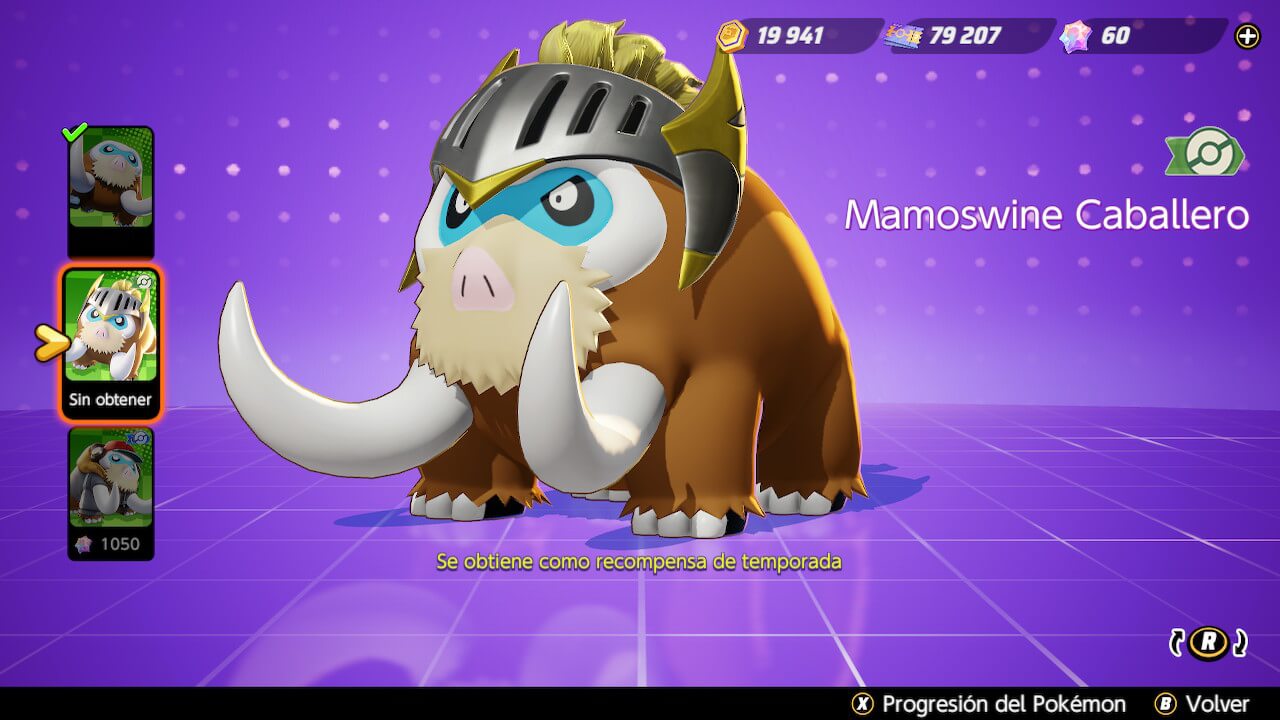Go back with Volver
Screen dimensions: 1280x720
pos(1201,704)
